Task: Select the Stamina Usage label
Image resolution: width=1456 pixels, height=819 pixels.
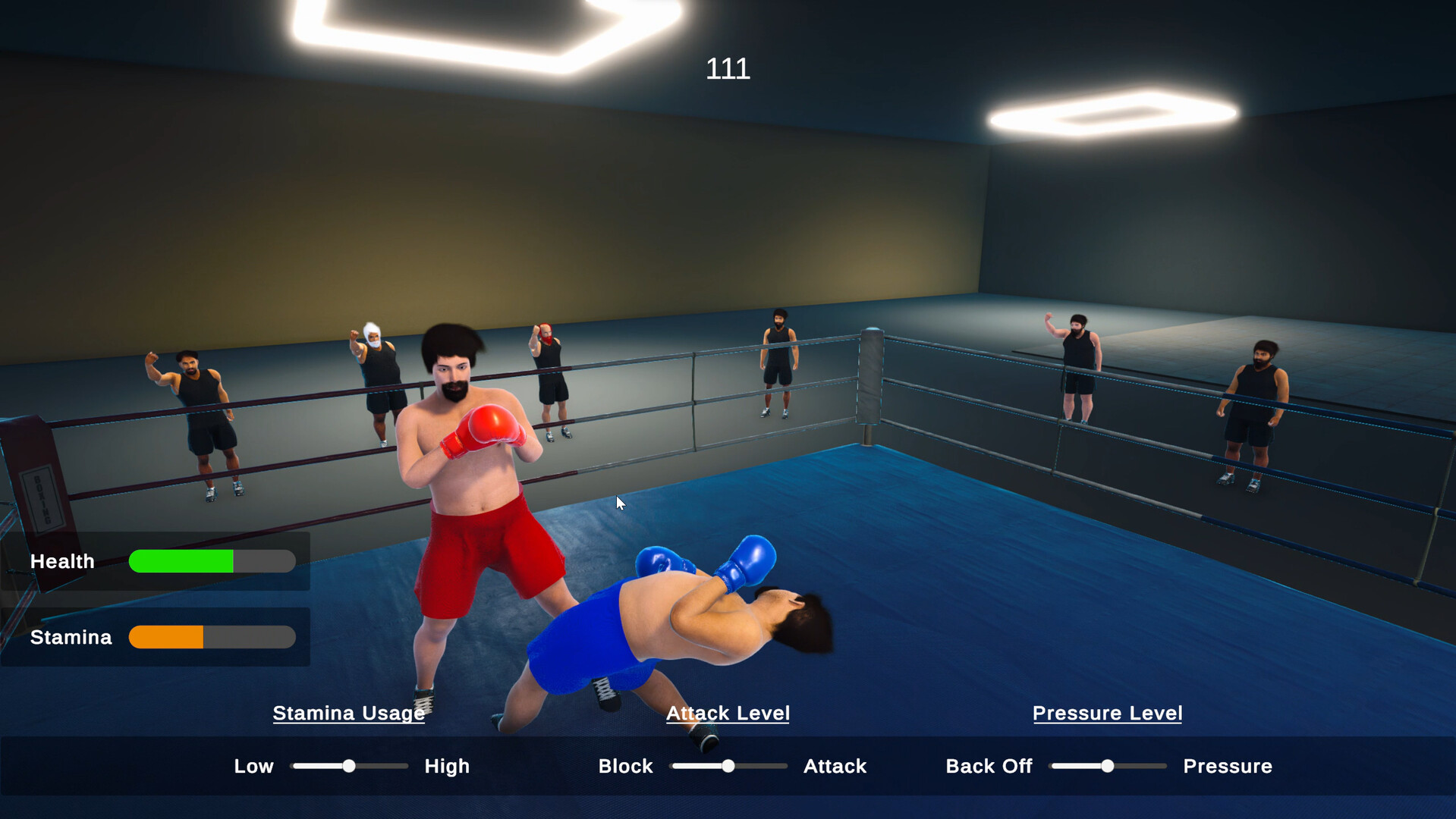Action: tap(348, 714)
